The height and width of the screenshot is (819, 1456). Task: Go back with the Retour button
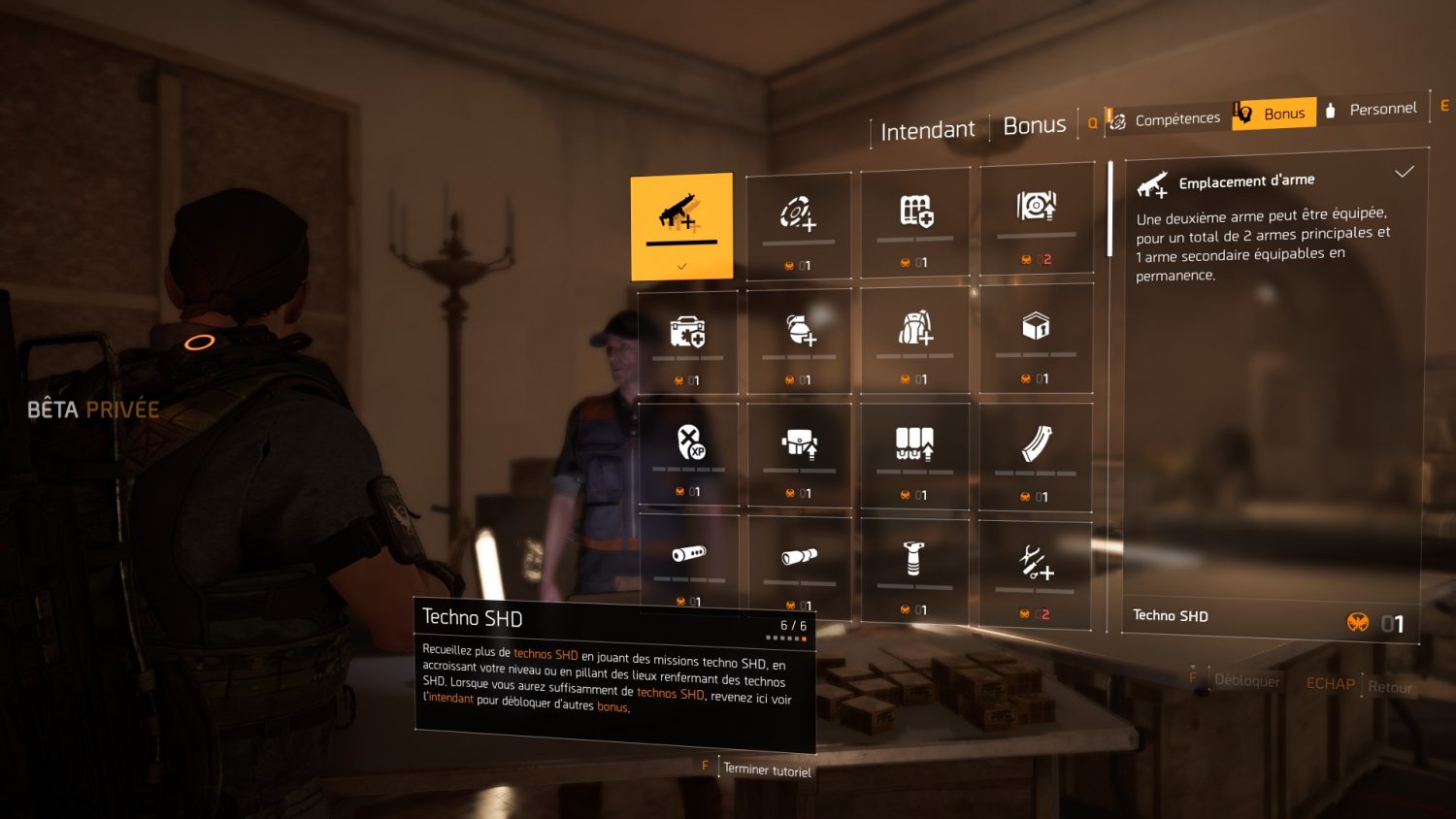coord(1389,687)
